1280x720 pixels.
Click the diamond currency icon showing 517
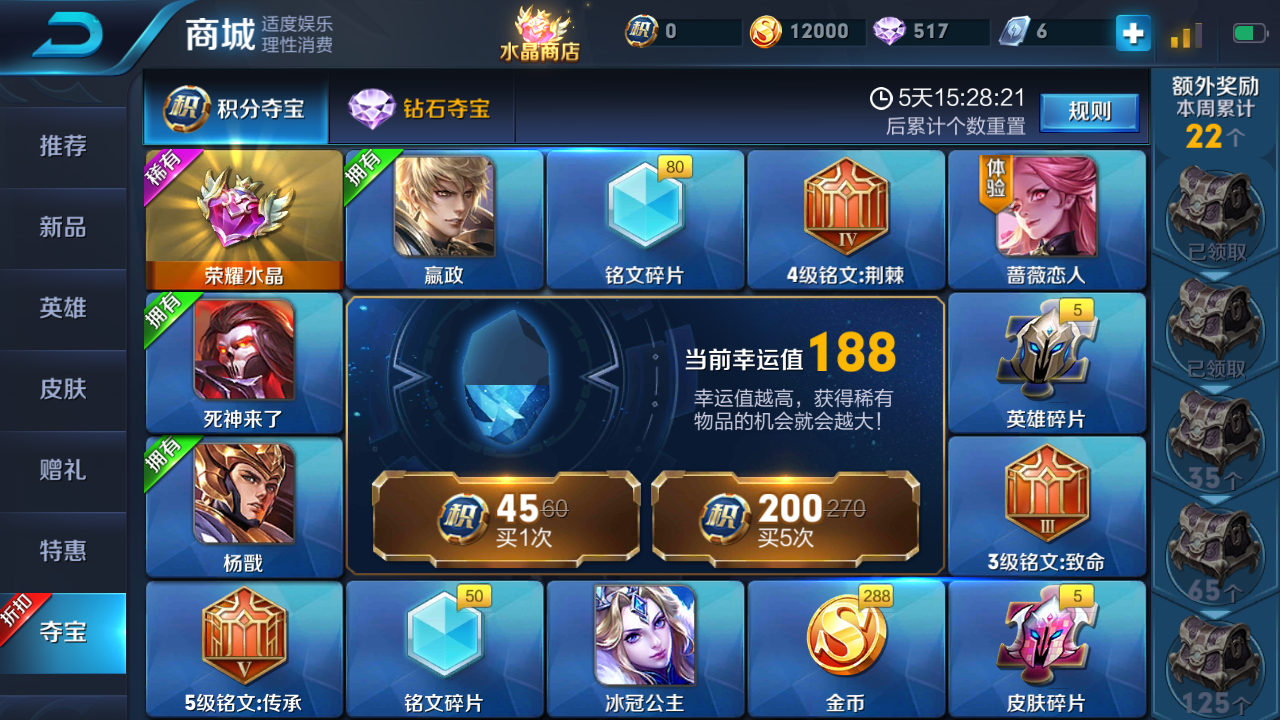tap(889, 30)
